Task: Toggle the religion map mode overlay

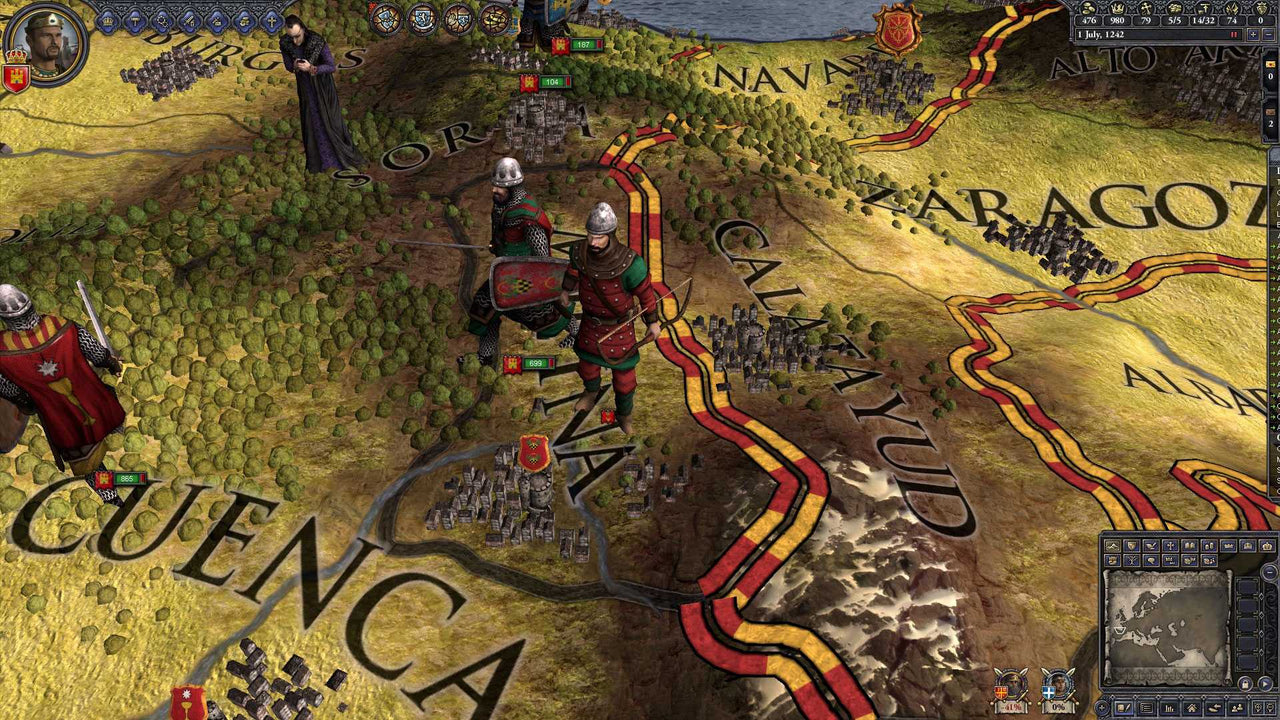Action: (x=1172, y=545)
